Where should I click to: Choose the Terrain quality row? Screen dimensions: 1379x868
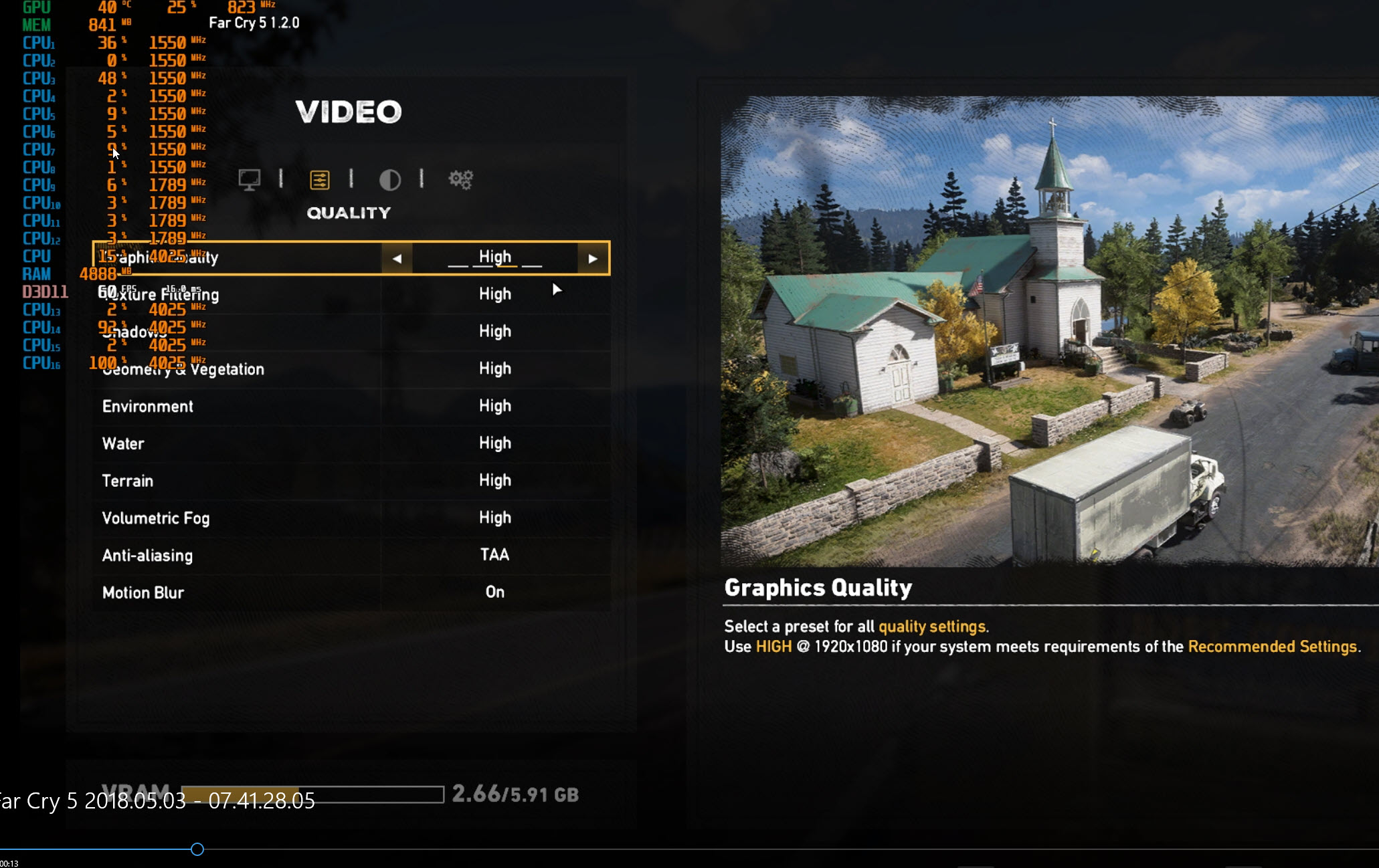351,481
